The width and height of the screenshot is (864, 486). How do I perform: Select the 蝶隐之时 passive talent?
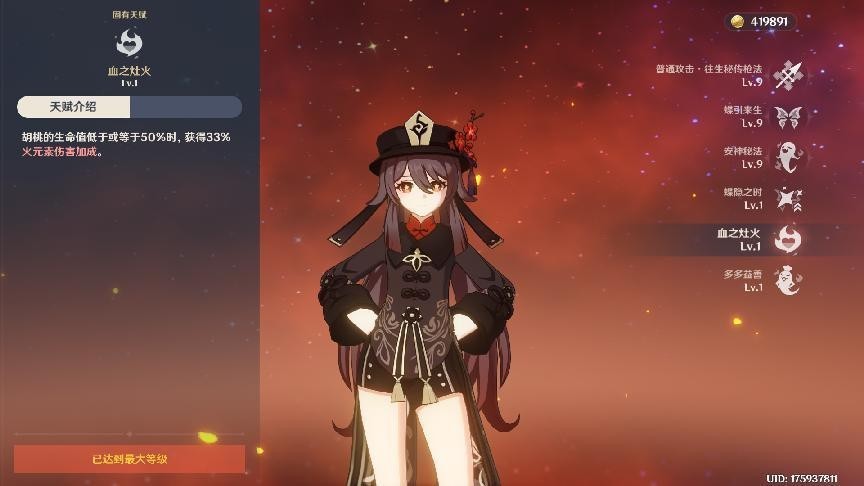pyautogui.click(x=788, y=198)
